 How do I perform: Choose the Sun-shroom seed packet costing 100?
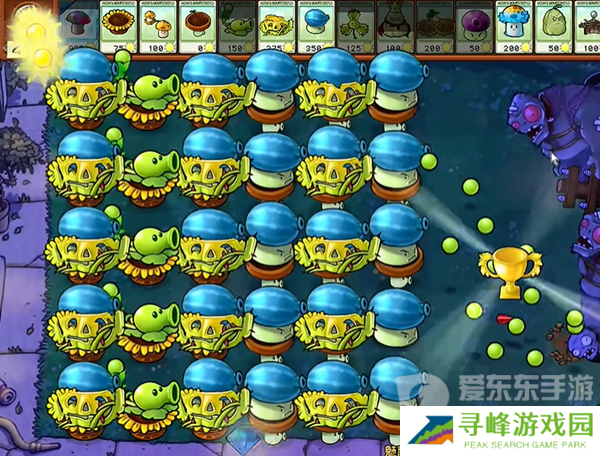(158, 28)
